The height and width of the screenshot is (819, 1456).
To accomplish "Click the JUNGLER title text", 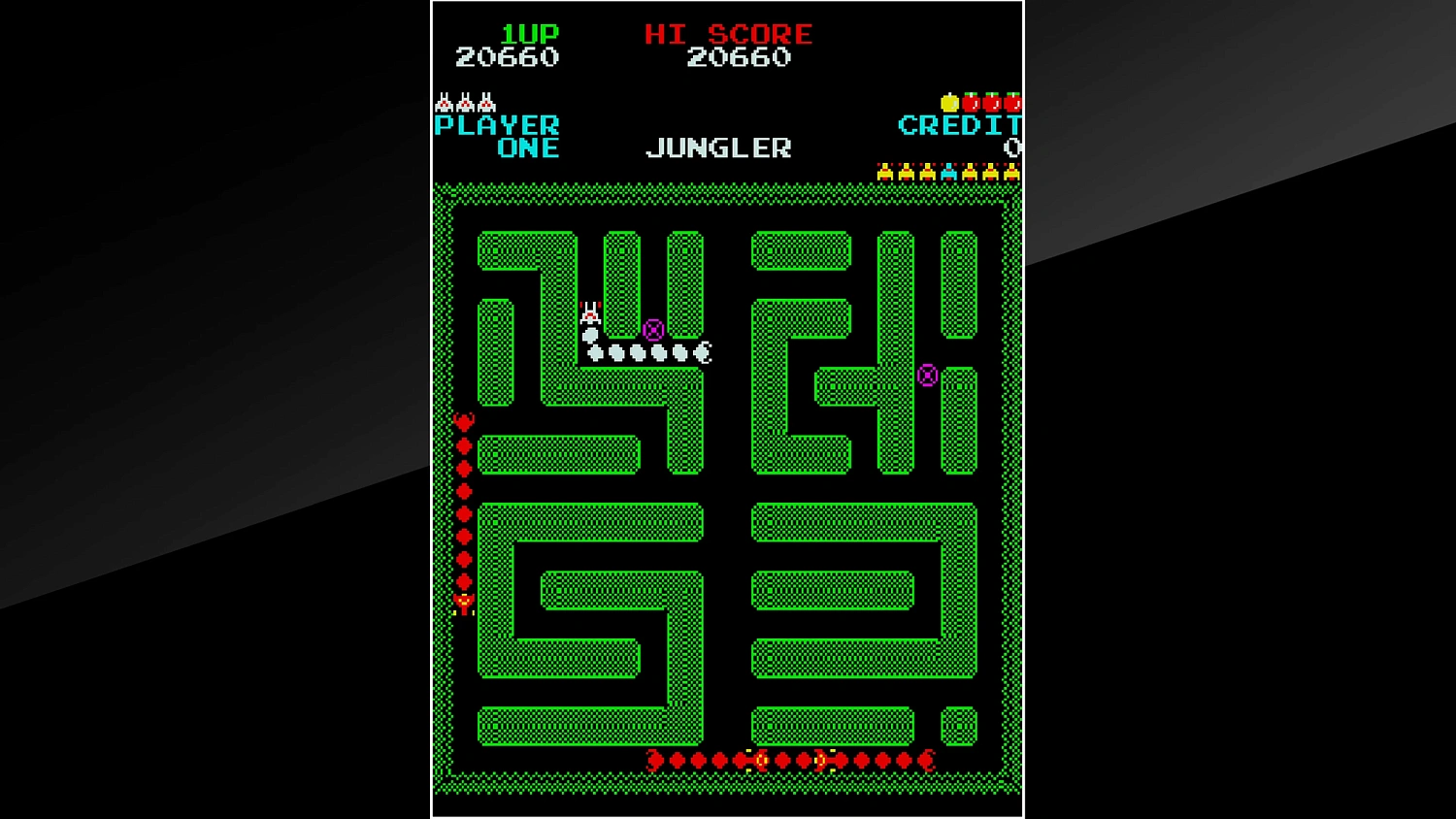I will click(x=718, y=147).
